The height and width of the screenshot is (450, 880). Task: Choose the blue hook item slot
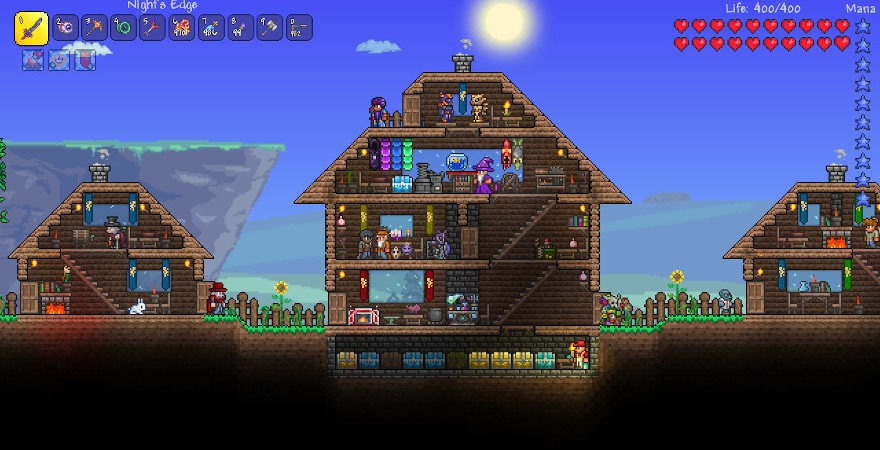212,28
